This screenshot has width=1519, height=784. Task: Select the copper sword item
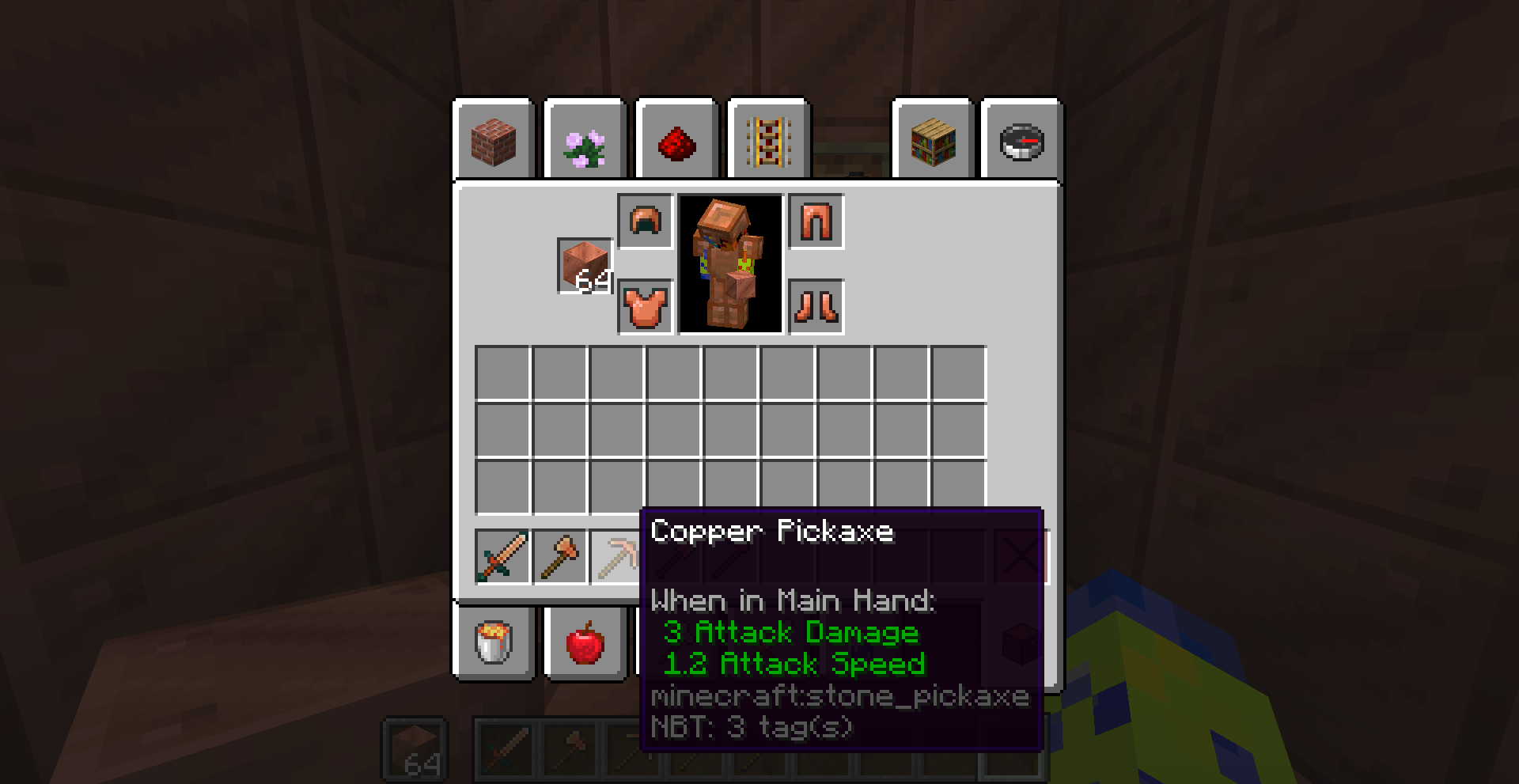501,556
